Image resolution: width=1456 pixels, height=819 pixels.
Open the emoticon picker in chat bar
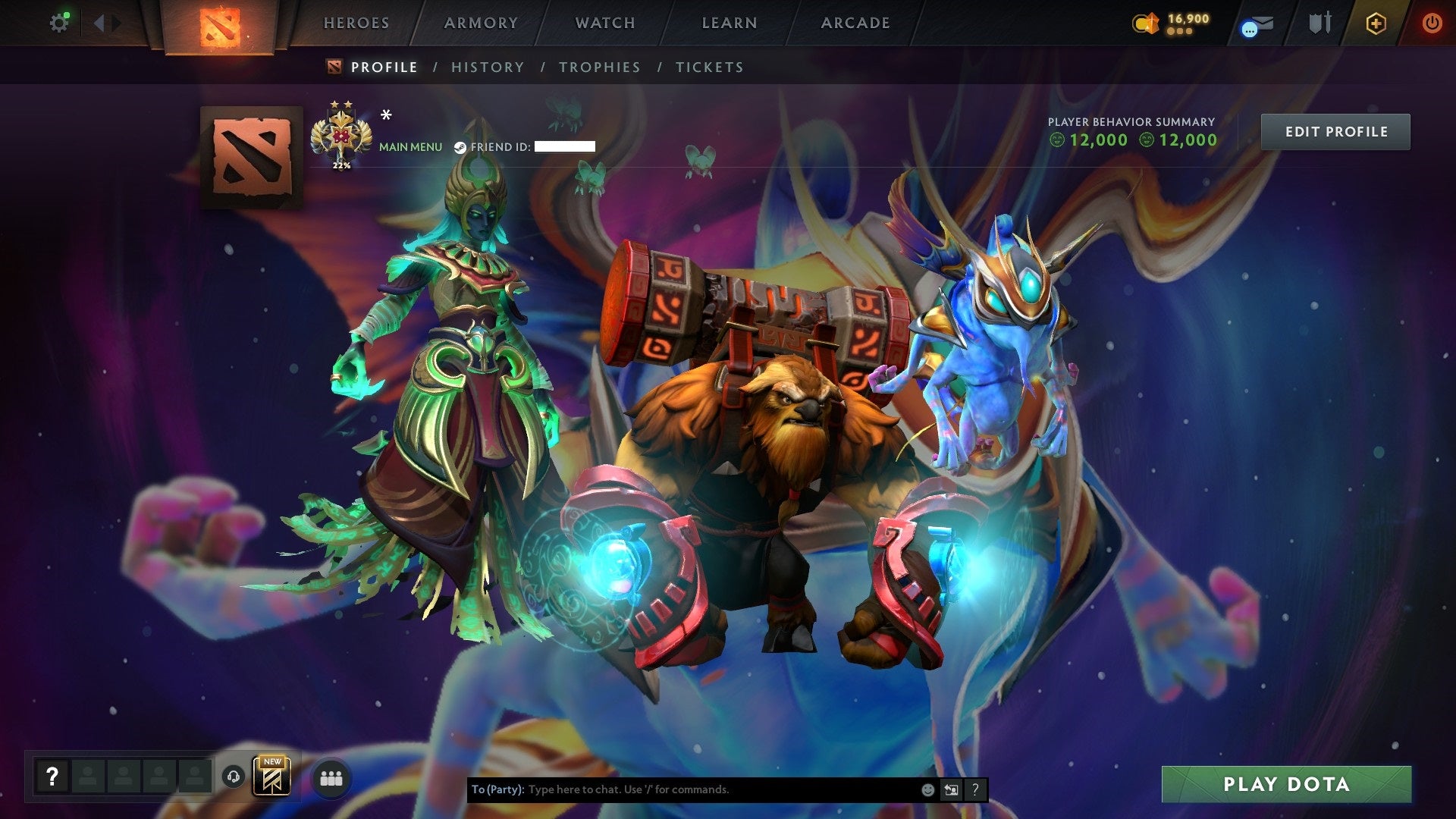[x=927, y=789]
